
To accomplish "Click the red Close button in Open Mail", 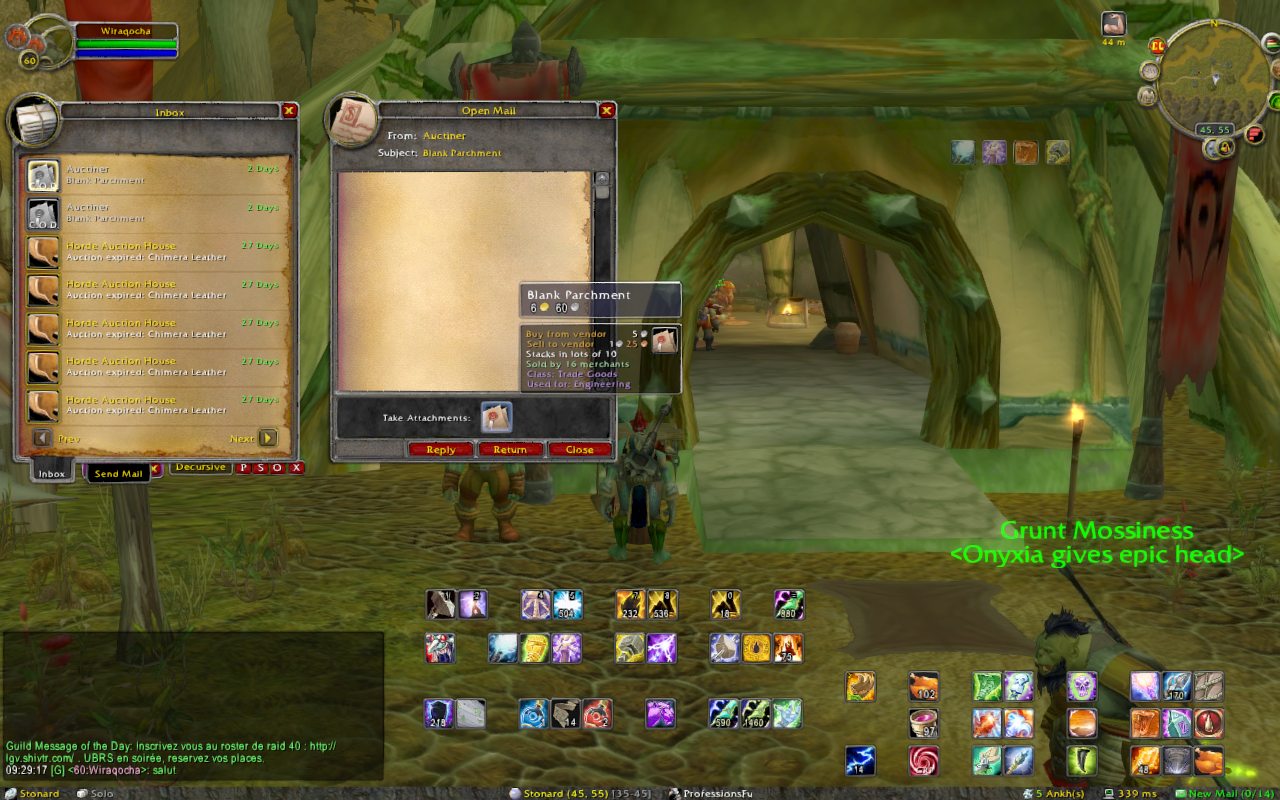I will click(x=579, y=450).
